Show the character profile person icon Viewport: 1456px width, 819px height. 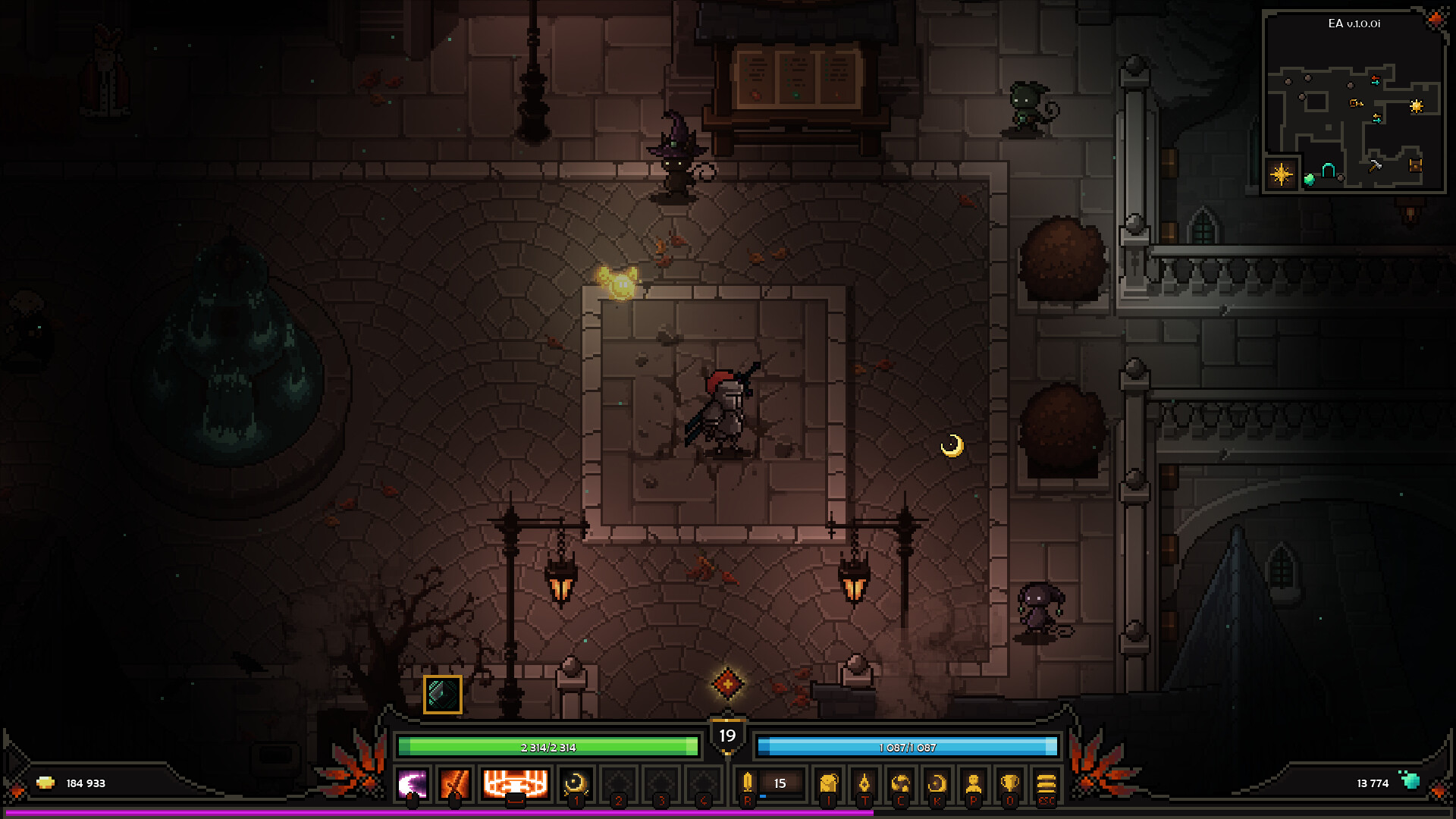(x=974, y=784)
